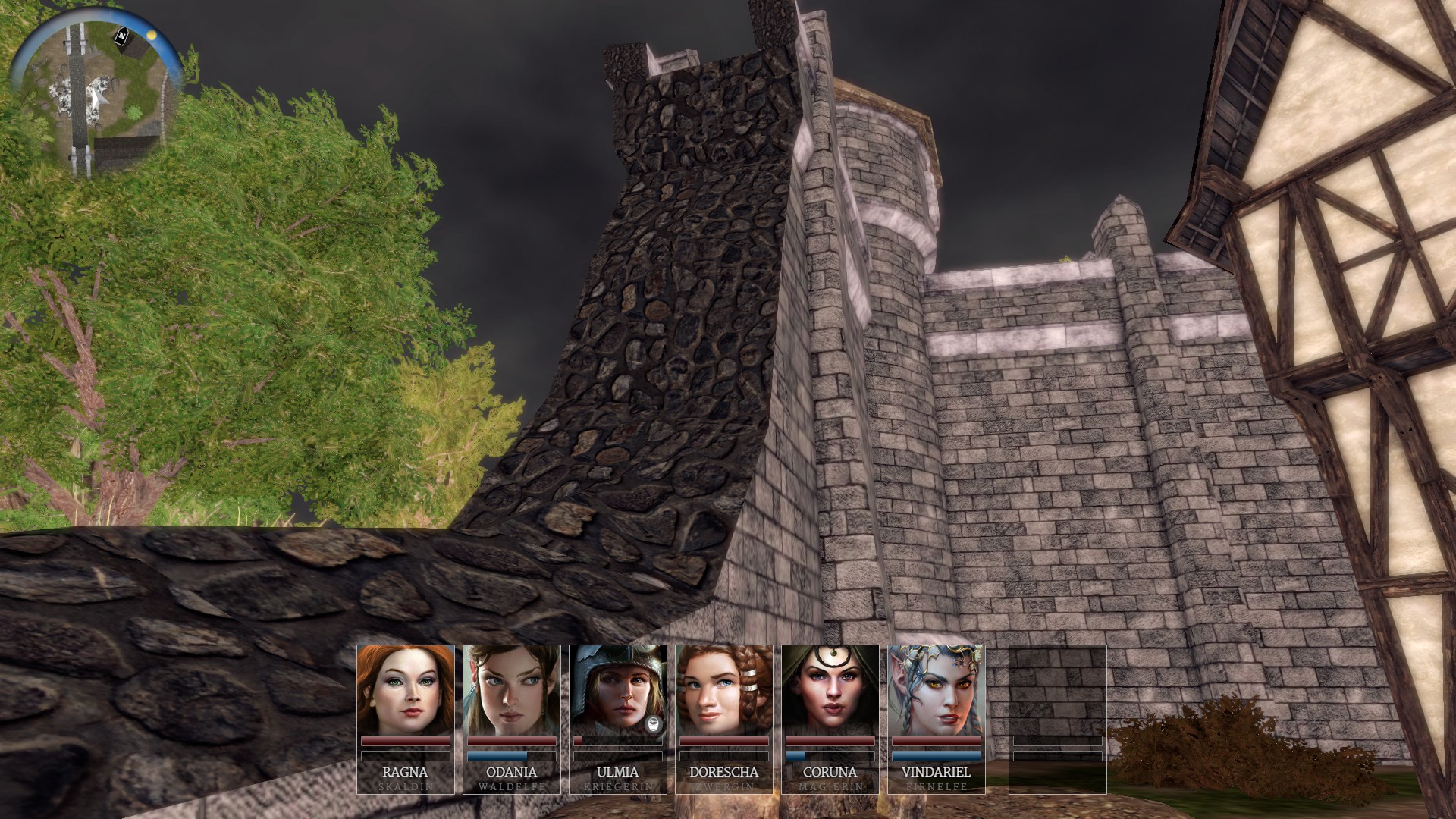The image size is (1456, 819).
Task: Choose Vindariel the Firnelfe portrait
Action: 937,690
